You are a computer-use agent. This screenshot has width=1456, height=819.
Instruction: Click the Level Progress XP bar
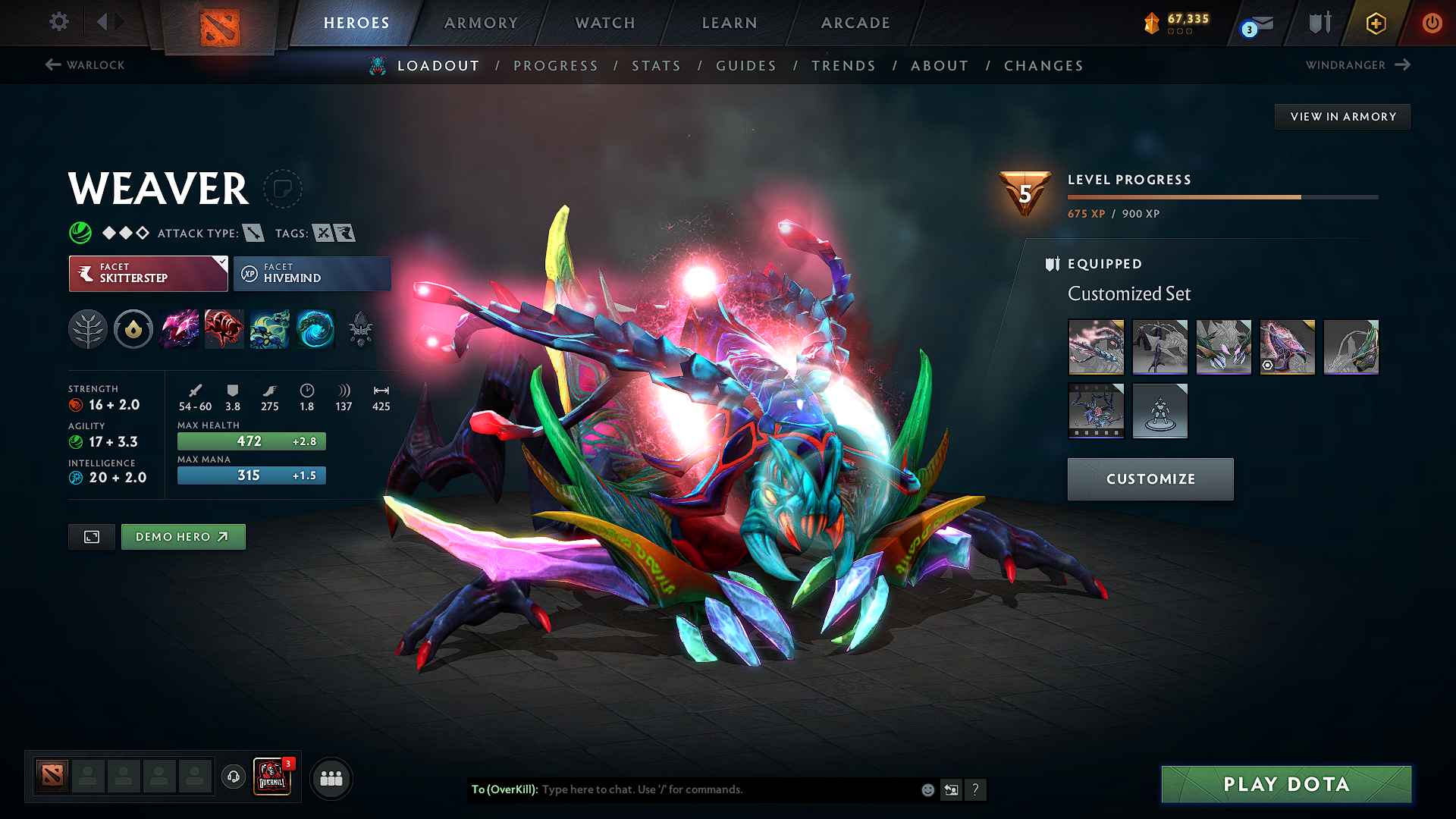1221,196
